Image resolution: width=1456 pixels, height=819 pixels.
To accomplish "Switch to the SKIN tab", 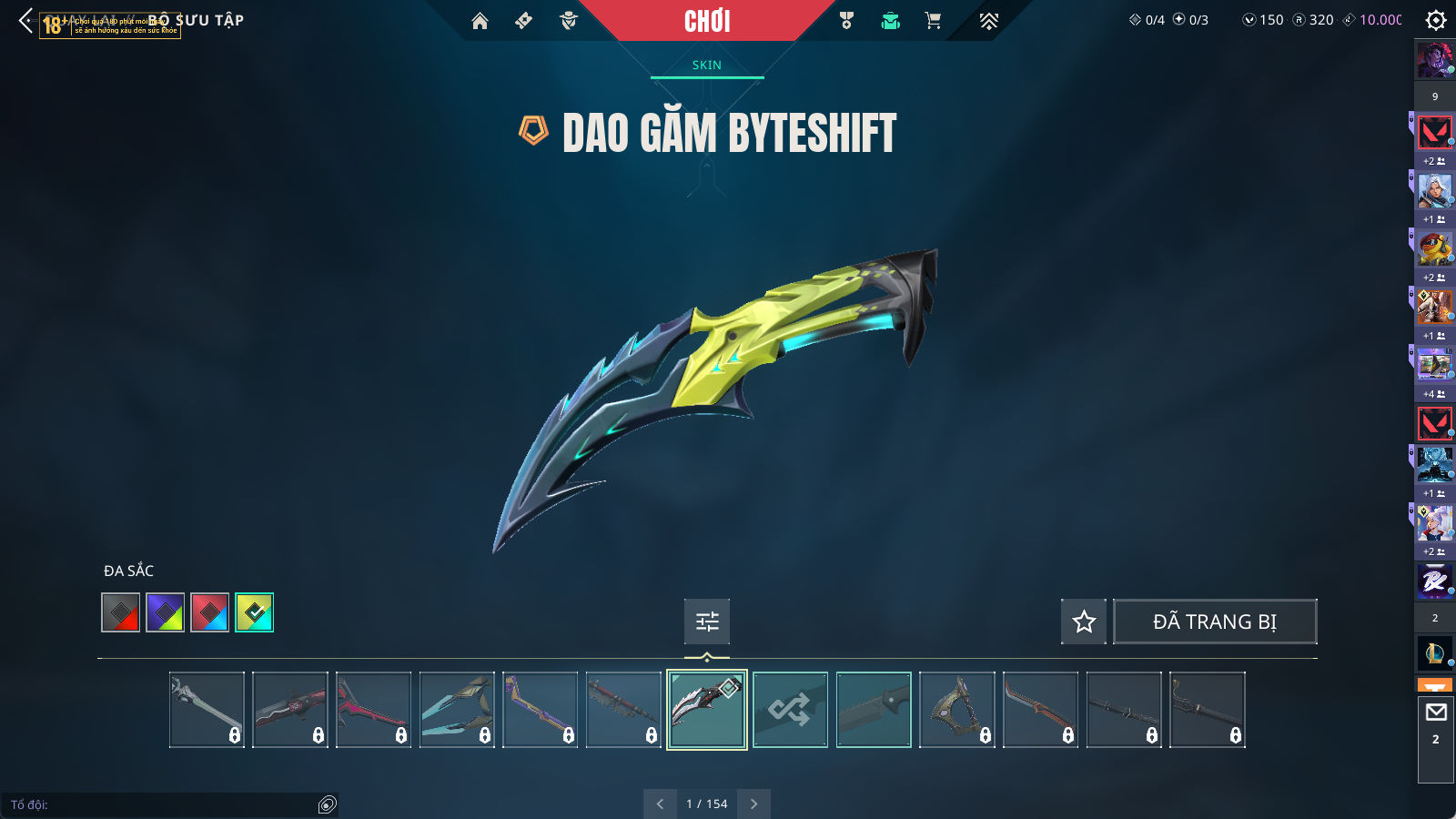I will point(706,65).
